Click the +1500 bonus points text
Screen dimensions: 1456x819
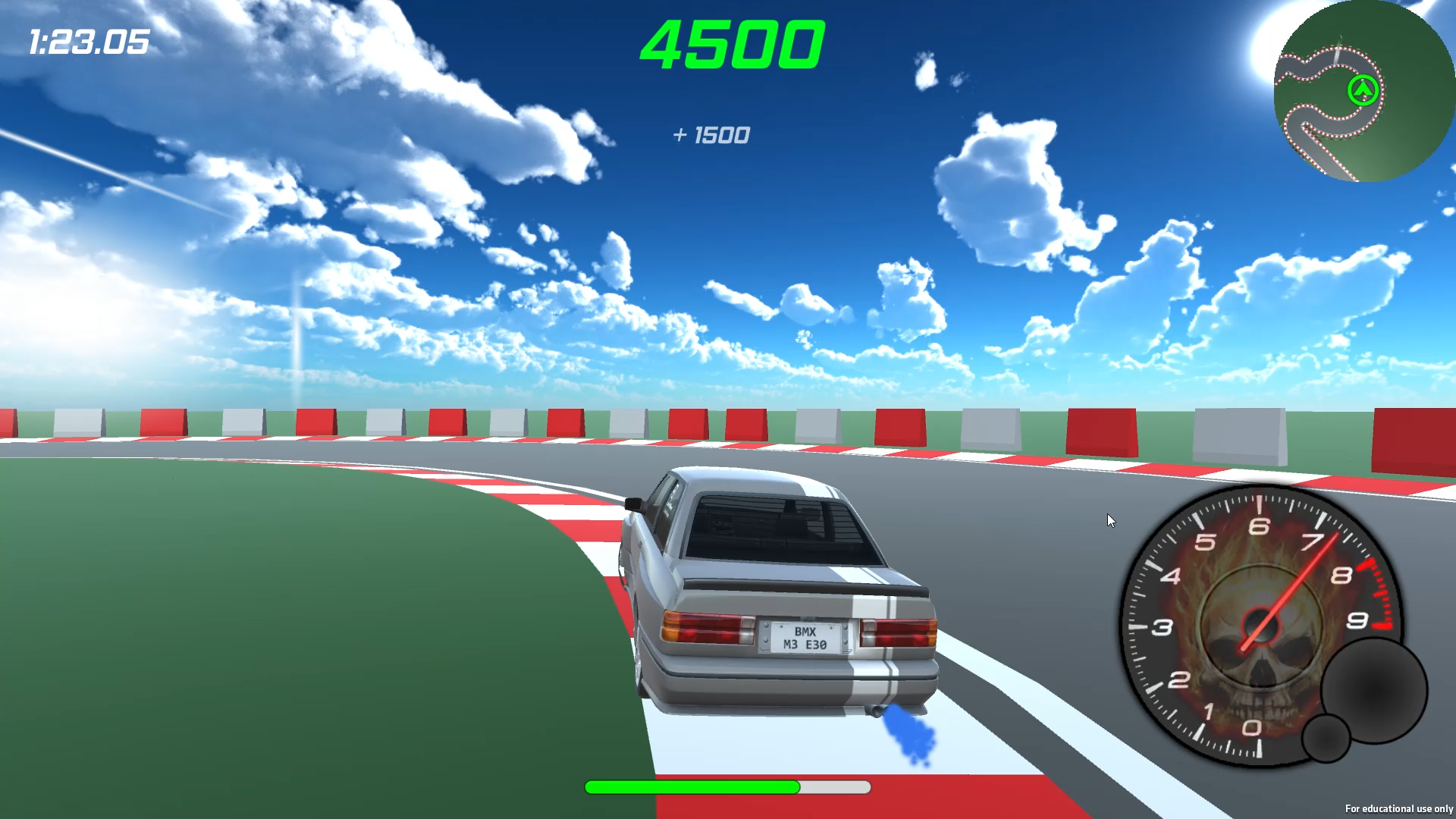point(711,136)
